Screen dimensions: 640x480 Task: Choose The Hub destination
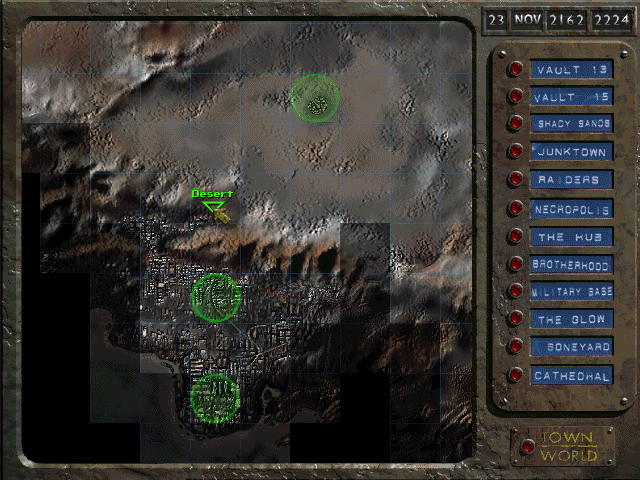[x=515, y=237]
